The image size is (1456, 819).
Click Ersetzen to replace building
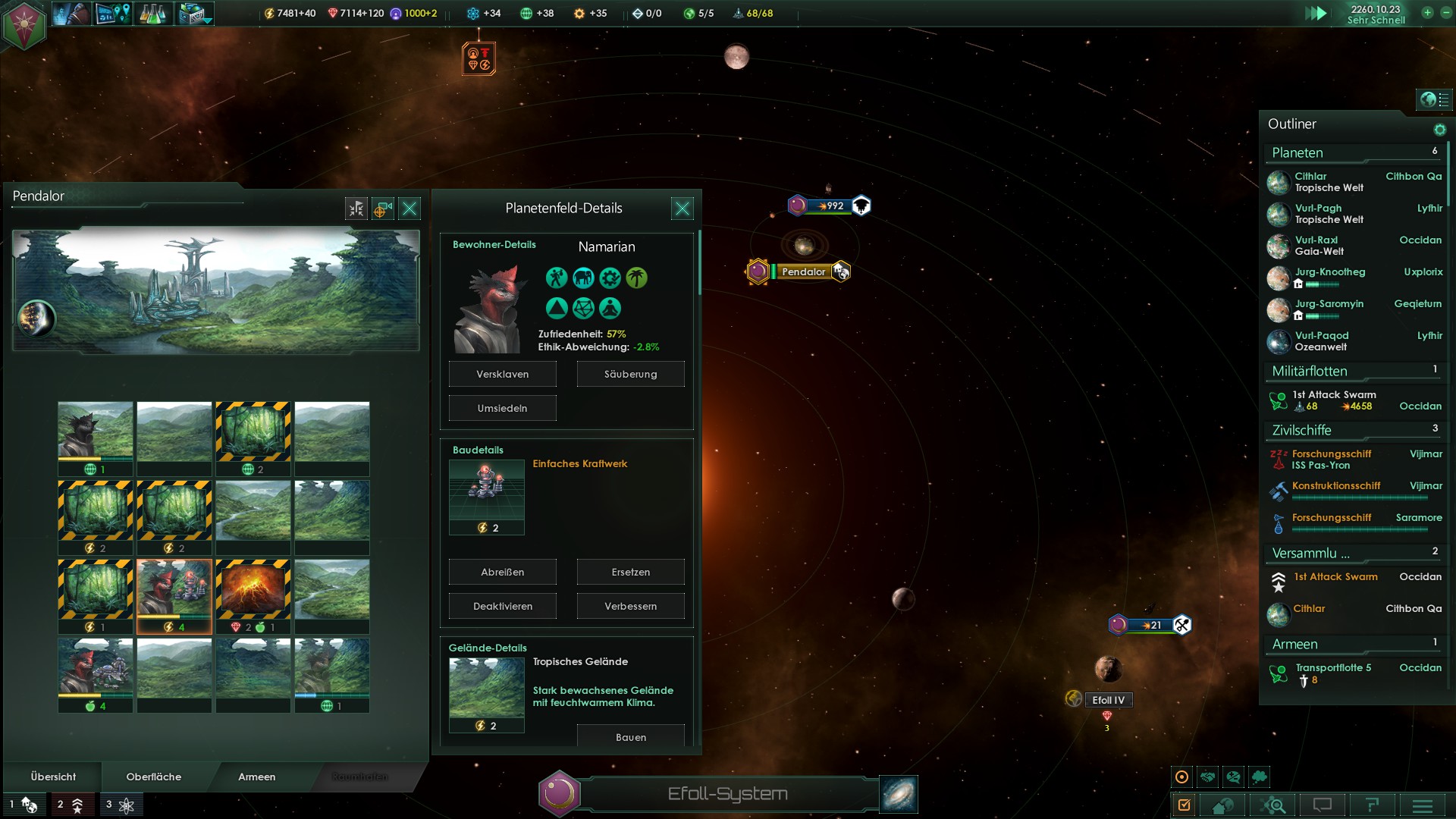point(630,572)
